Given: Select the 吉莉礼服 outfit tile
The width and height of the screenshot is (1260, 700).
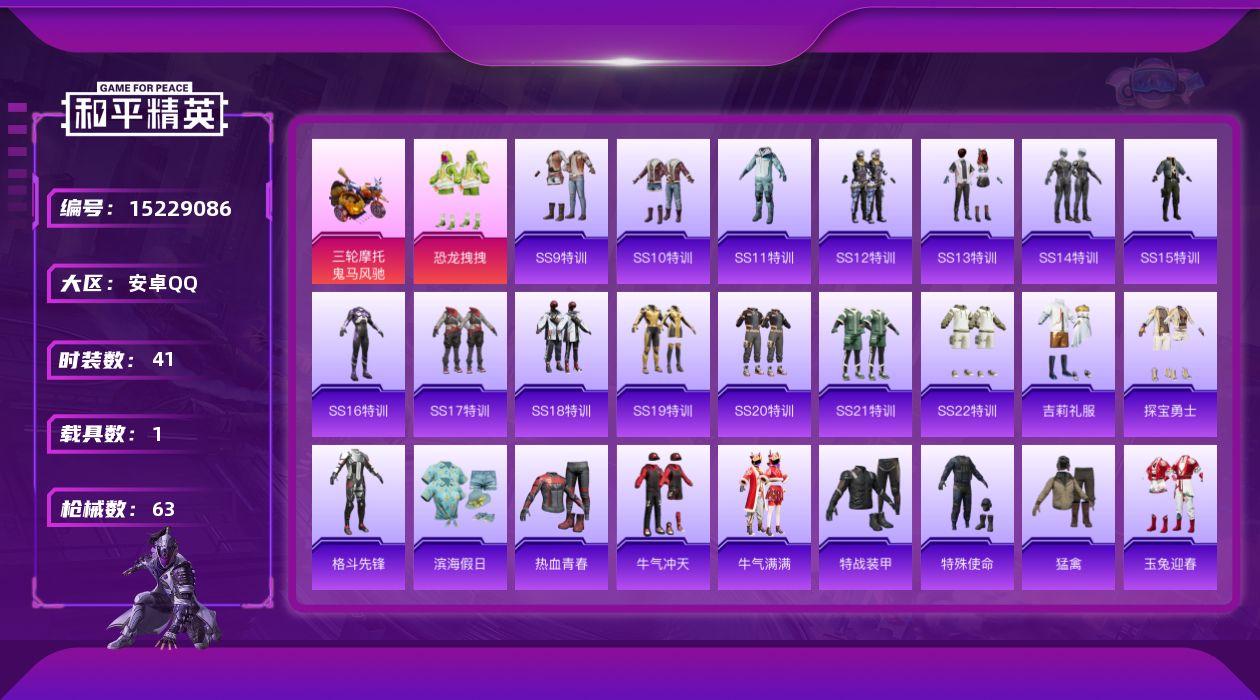Looking at the screenshot, I should (1068, 364).
